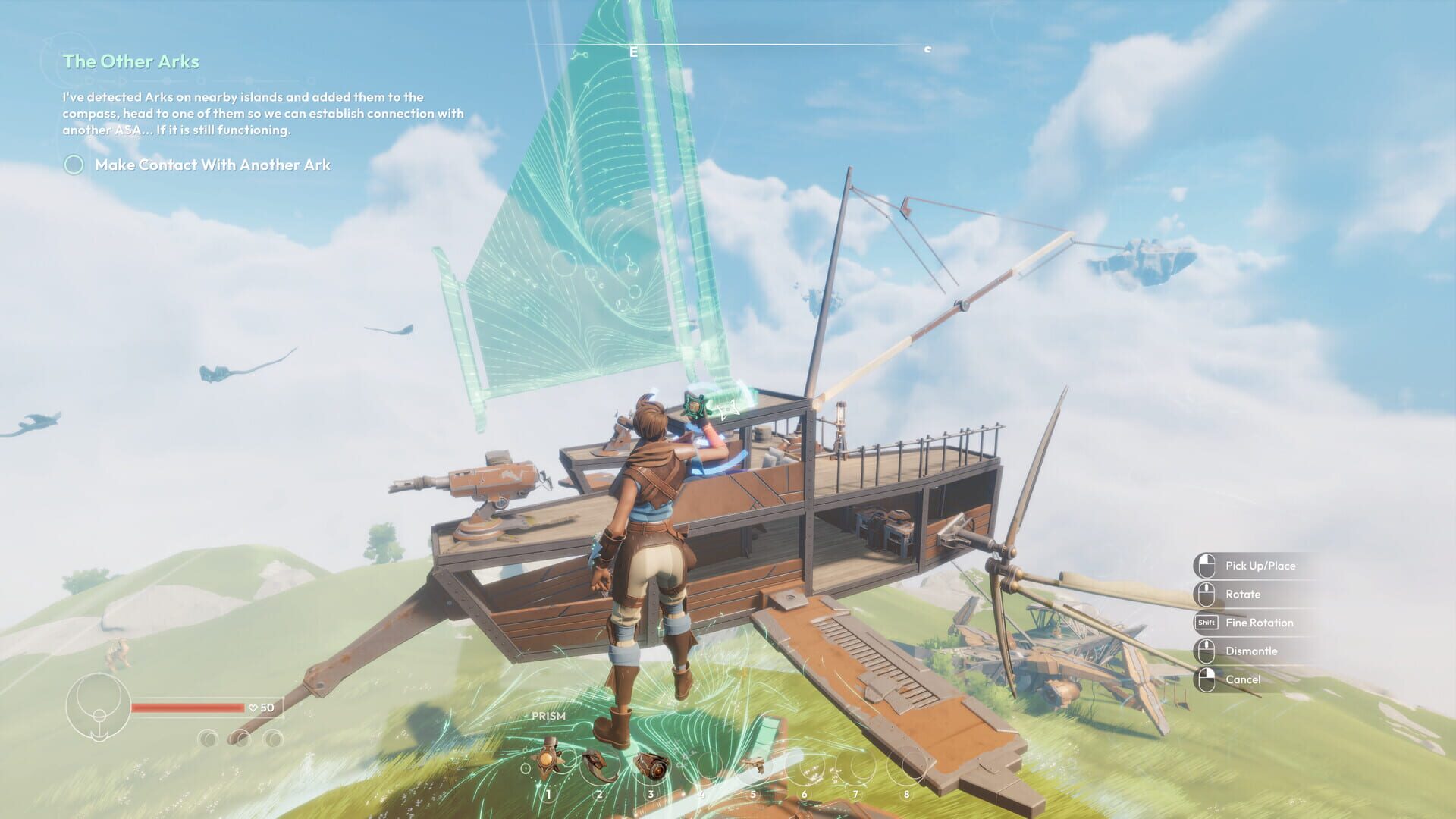Select the strap tool in hotbar slot 2
The image size is (1456, 819).
pos(598,764)
